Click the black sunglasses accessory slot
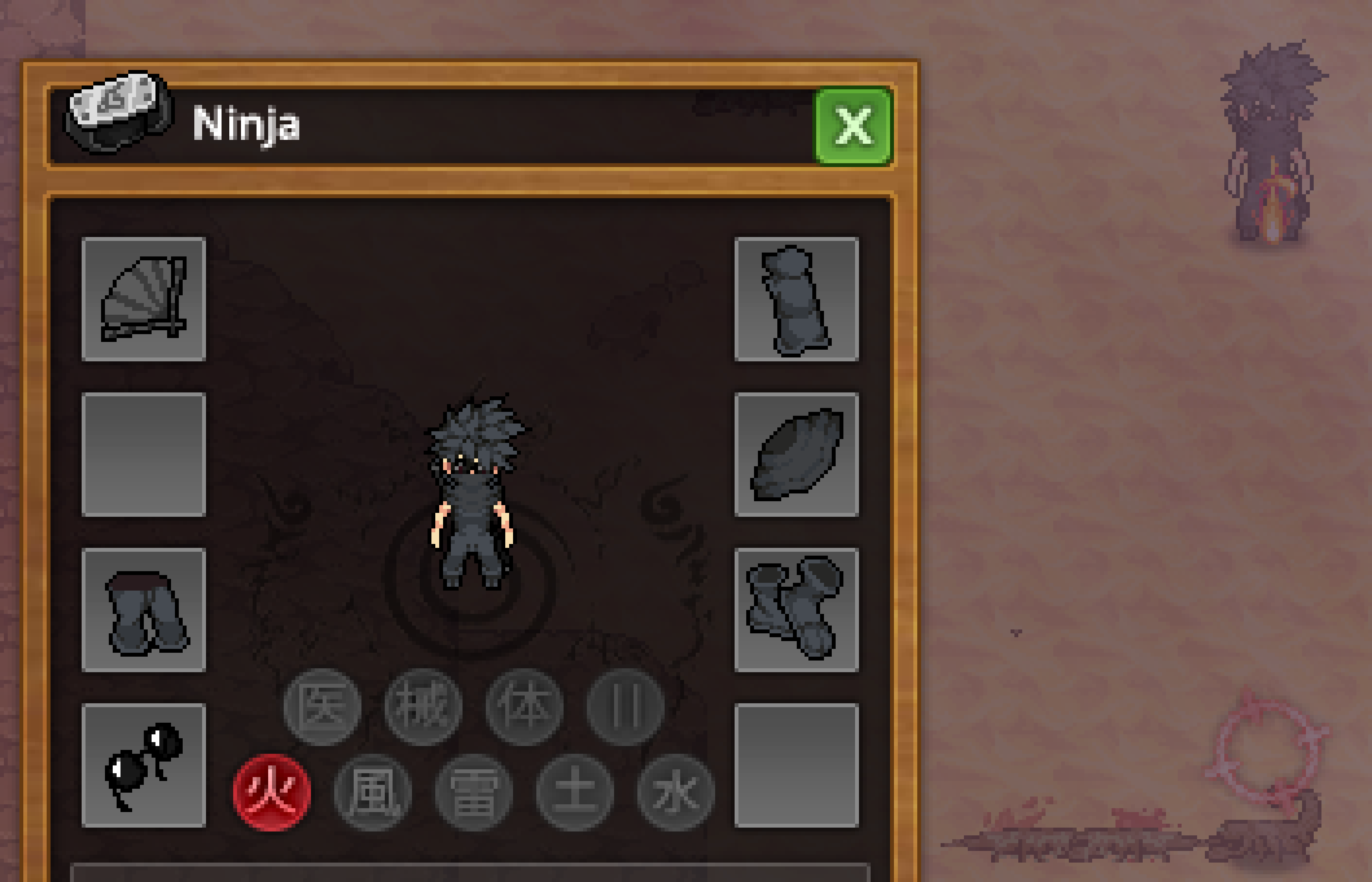This screenshot has width=1372, height=882. (x=144, y=765)
